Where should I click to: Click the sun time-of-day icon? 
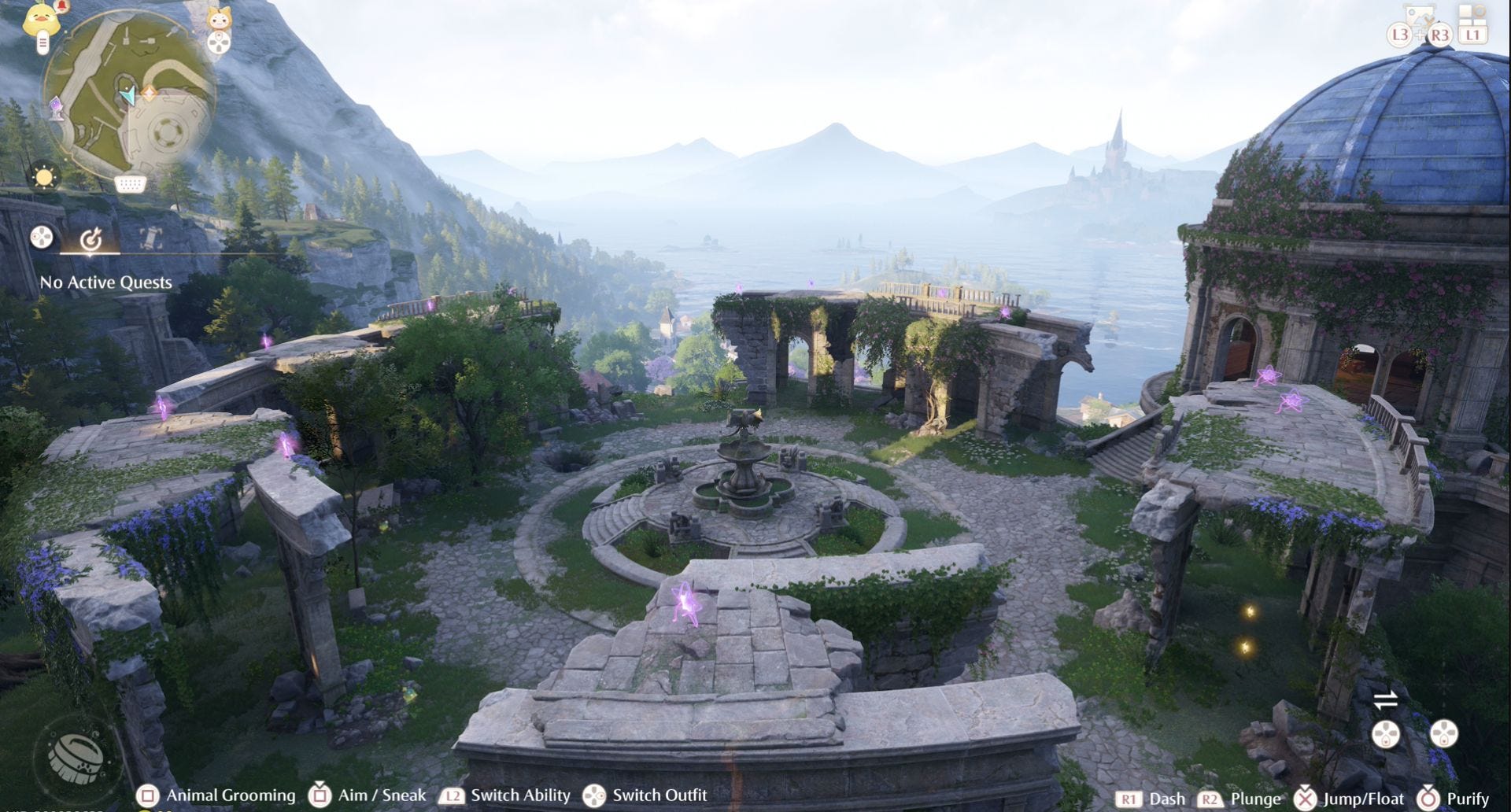44,176
